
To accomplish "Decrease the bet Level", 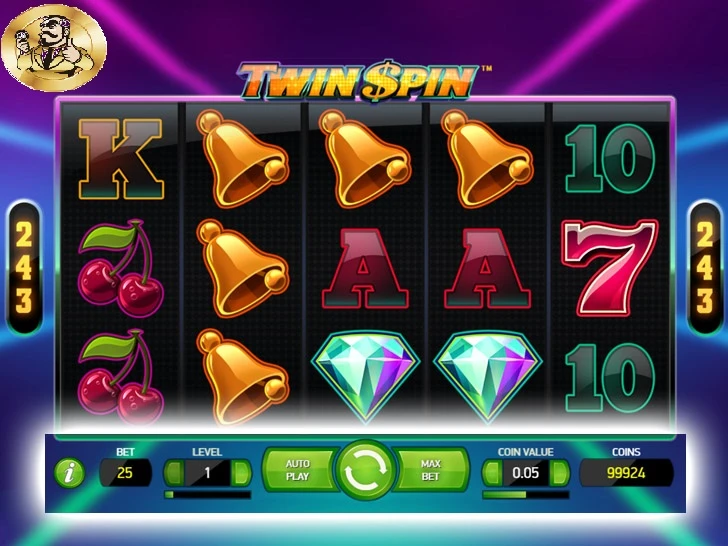I will coord(174,472).
